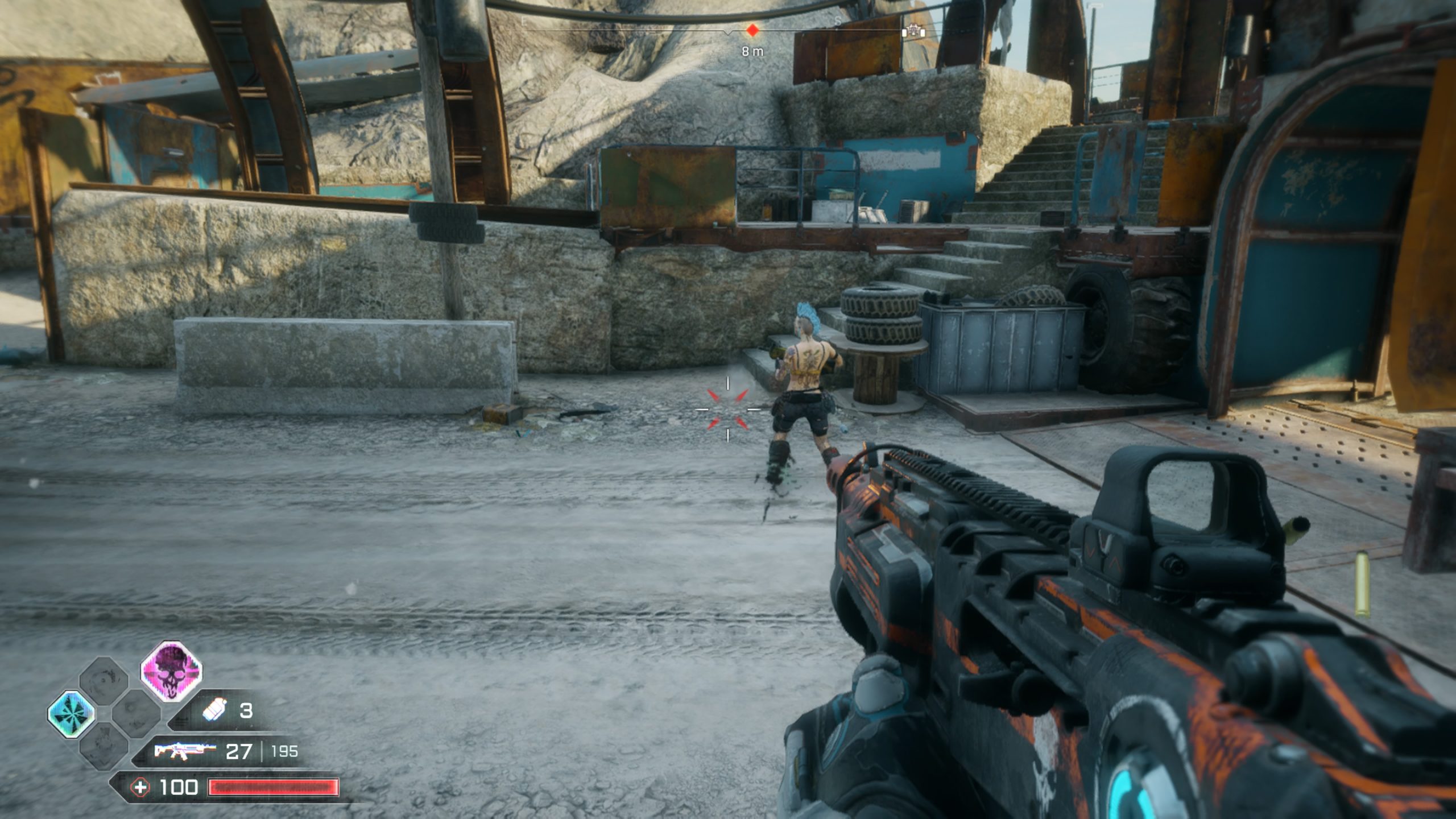Trigger the teal vortex ability icon
1456x819 pixels.
coord(71,714)
